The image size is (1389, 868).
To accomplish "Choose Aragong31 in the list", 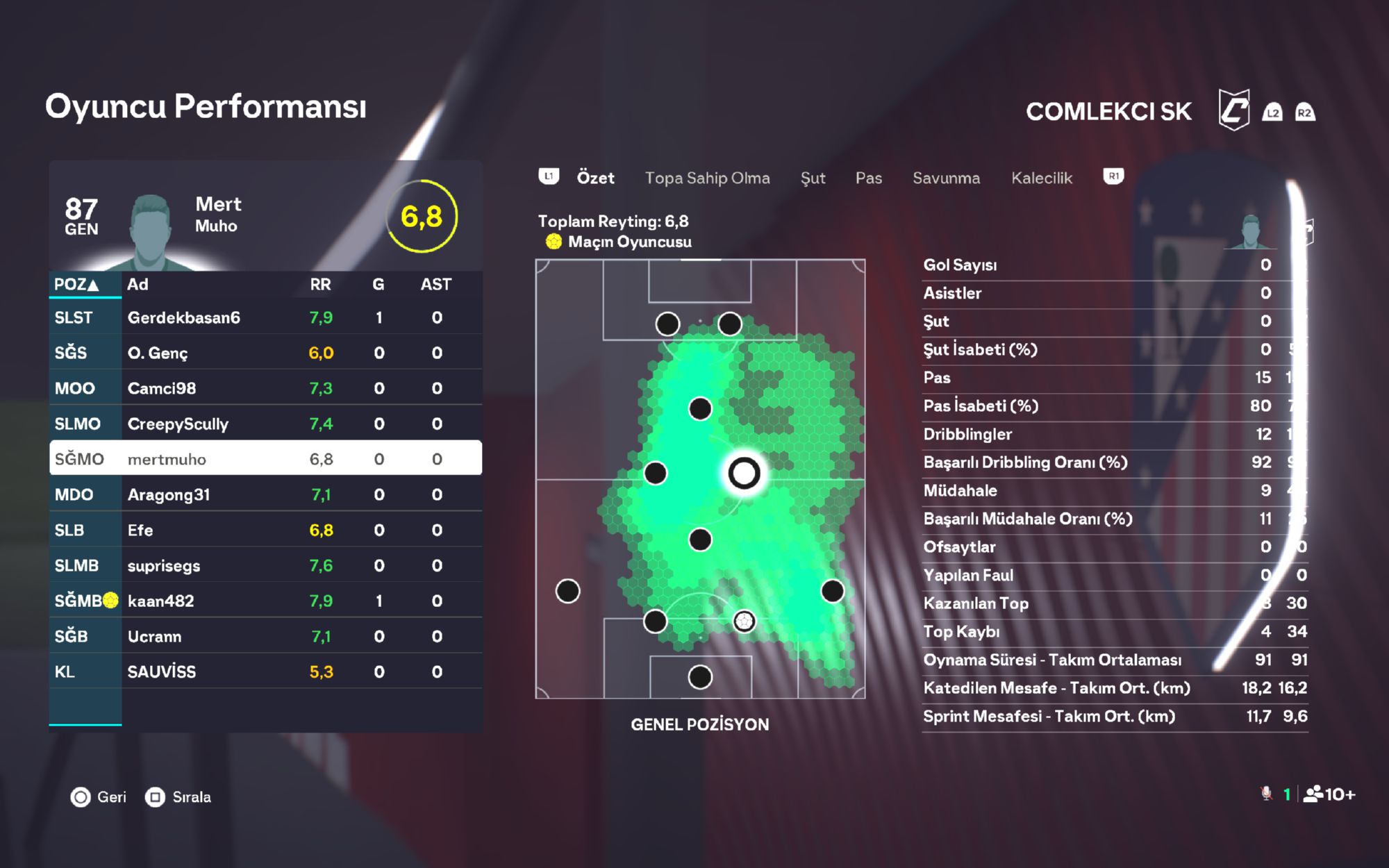I will 265,494.
